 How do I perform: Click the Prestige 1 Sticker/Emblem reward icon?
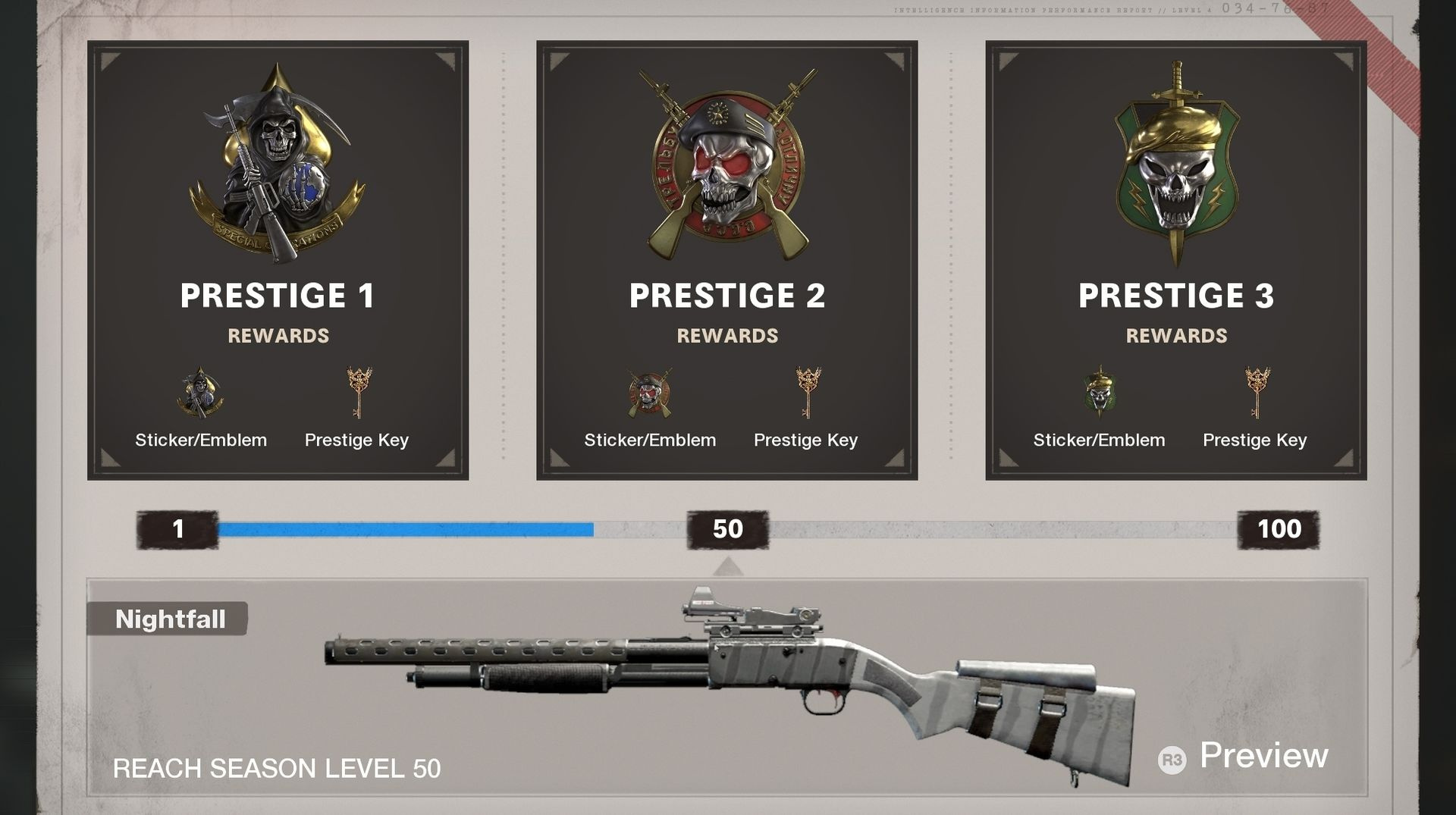[x=201, y=393]
